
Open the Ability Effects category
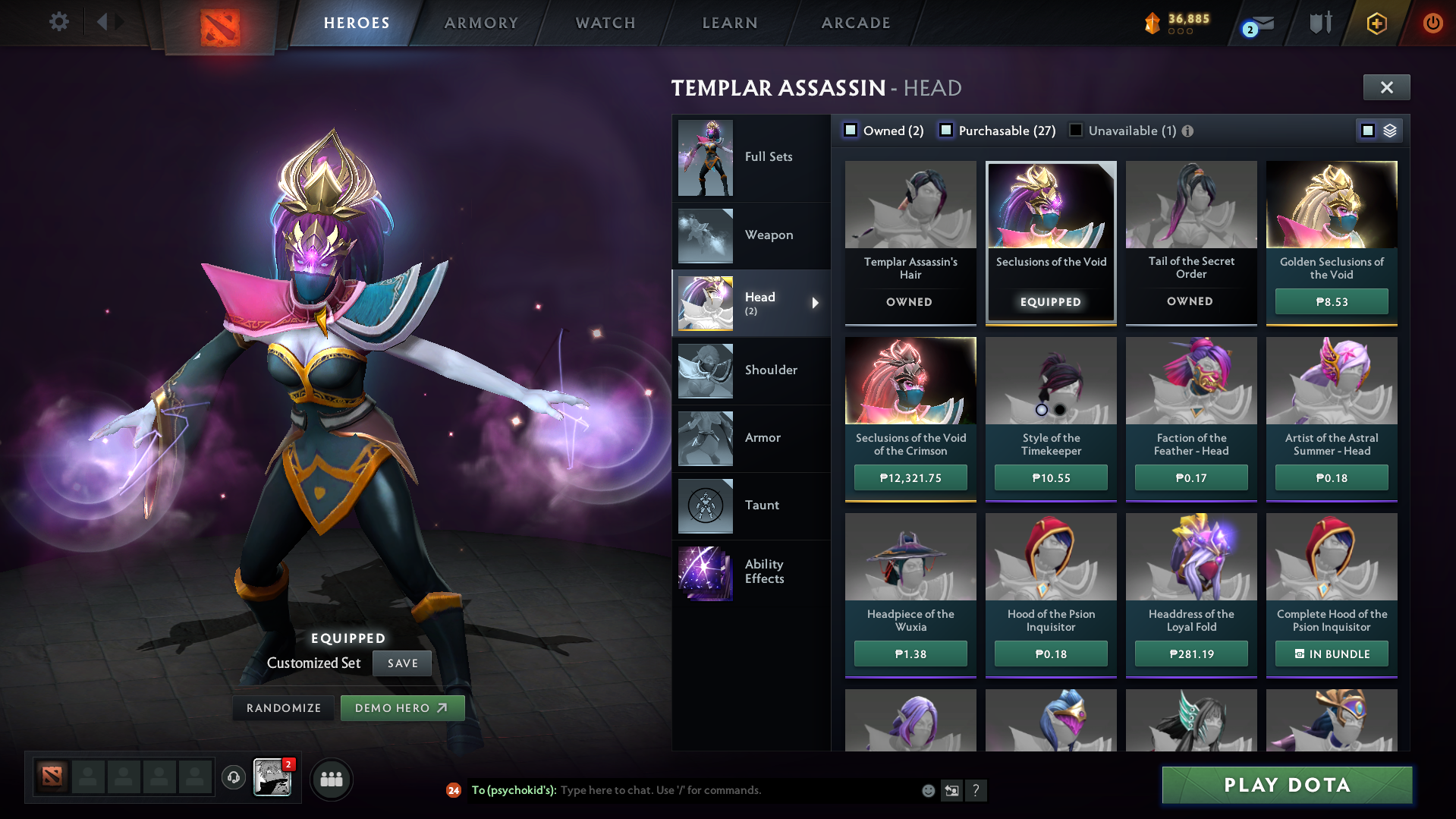pos(764,571)
